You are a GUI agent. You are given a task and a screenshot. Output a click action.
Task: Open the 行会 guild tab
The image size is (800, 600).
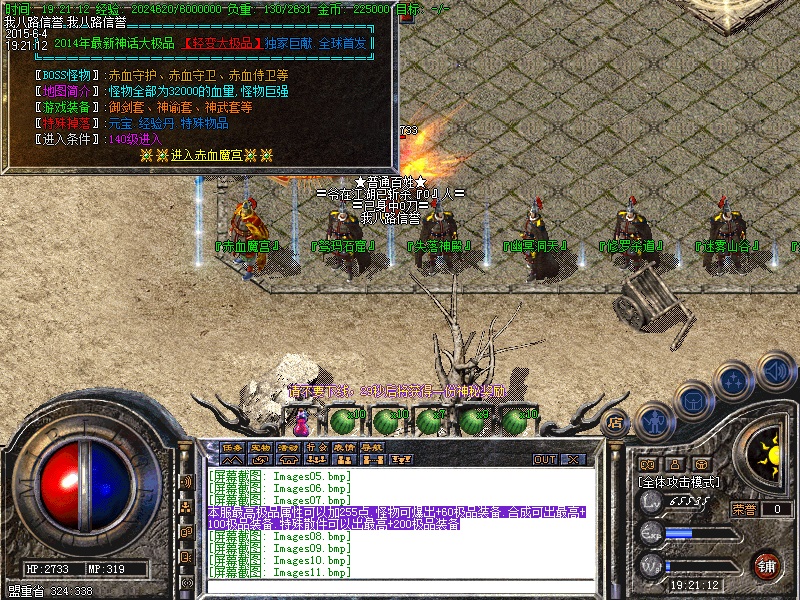(316, 446)
